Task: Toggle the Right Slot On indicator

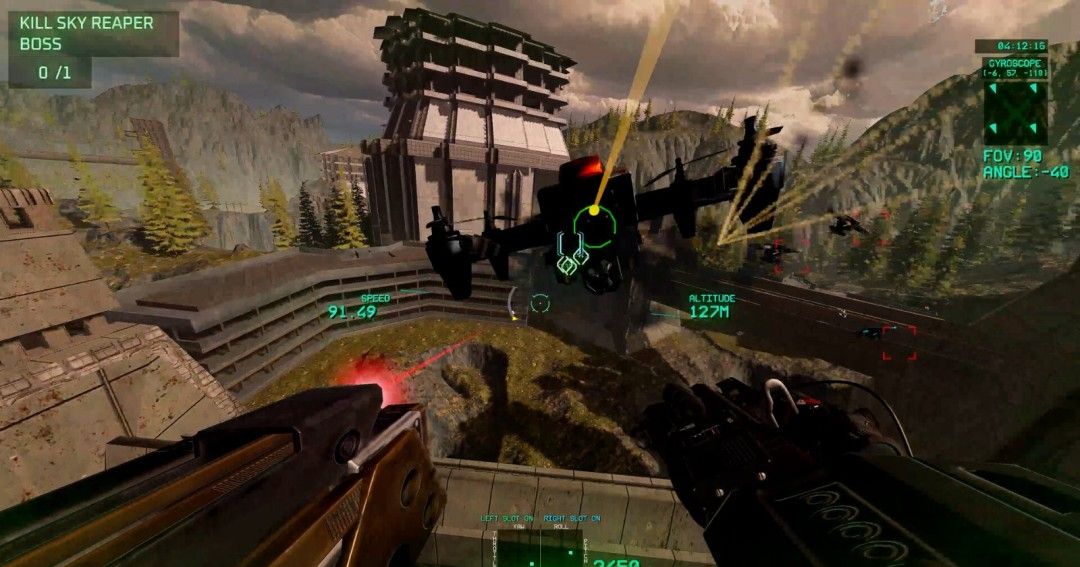Action: click(570, 518)
